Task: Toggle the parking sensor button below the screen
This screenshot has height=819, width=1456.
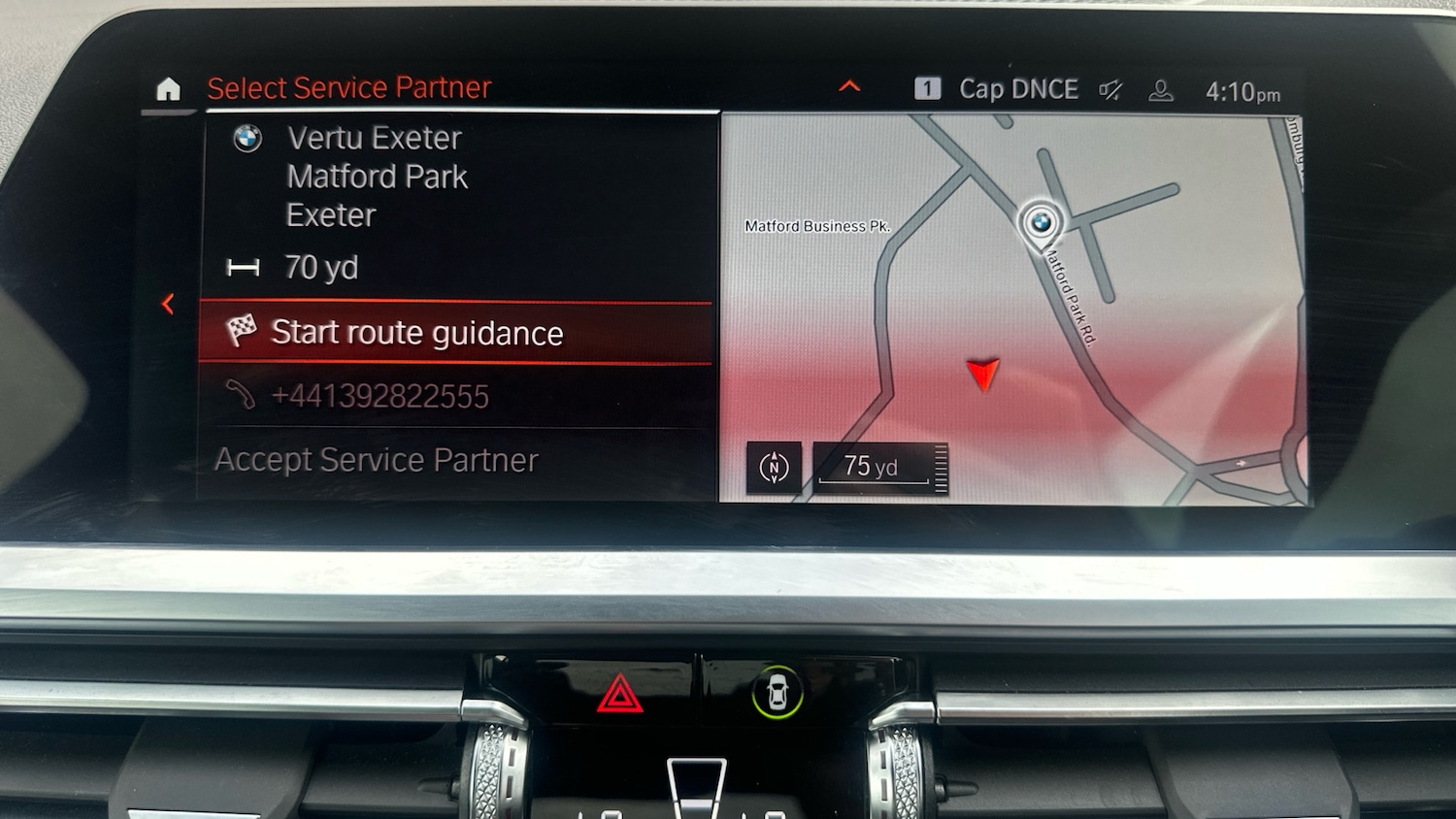Action: (x=778, y=693)
